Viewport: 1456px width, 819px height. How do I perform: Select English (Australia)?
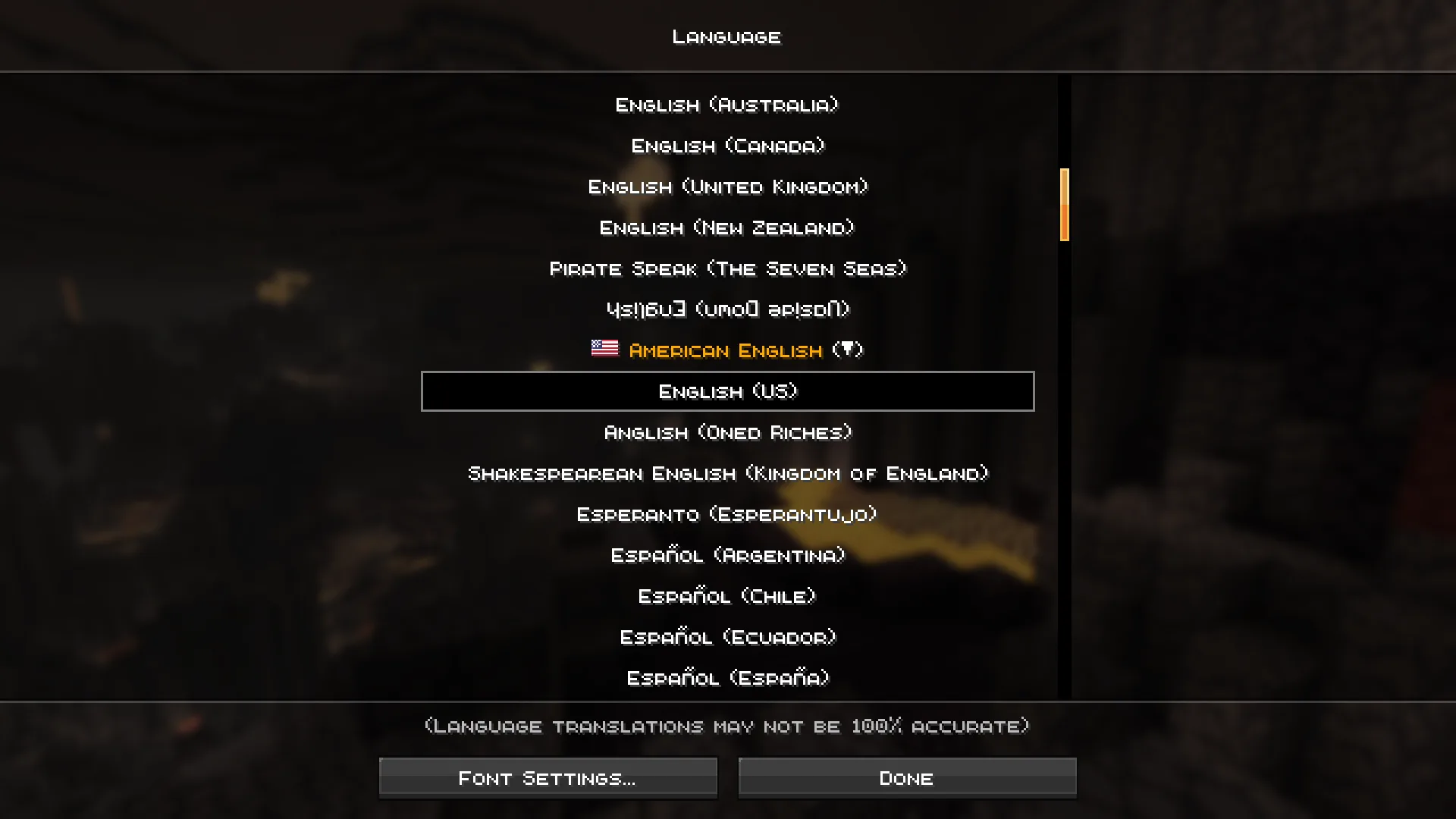[726, 105]
